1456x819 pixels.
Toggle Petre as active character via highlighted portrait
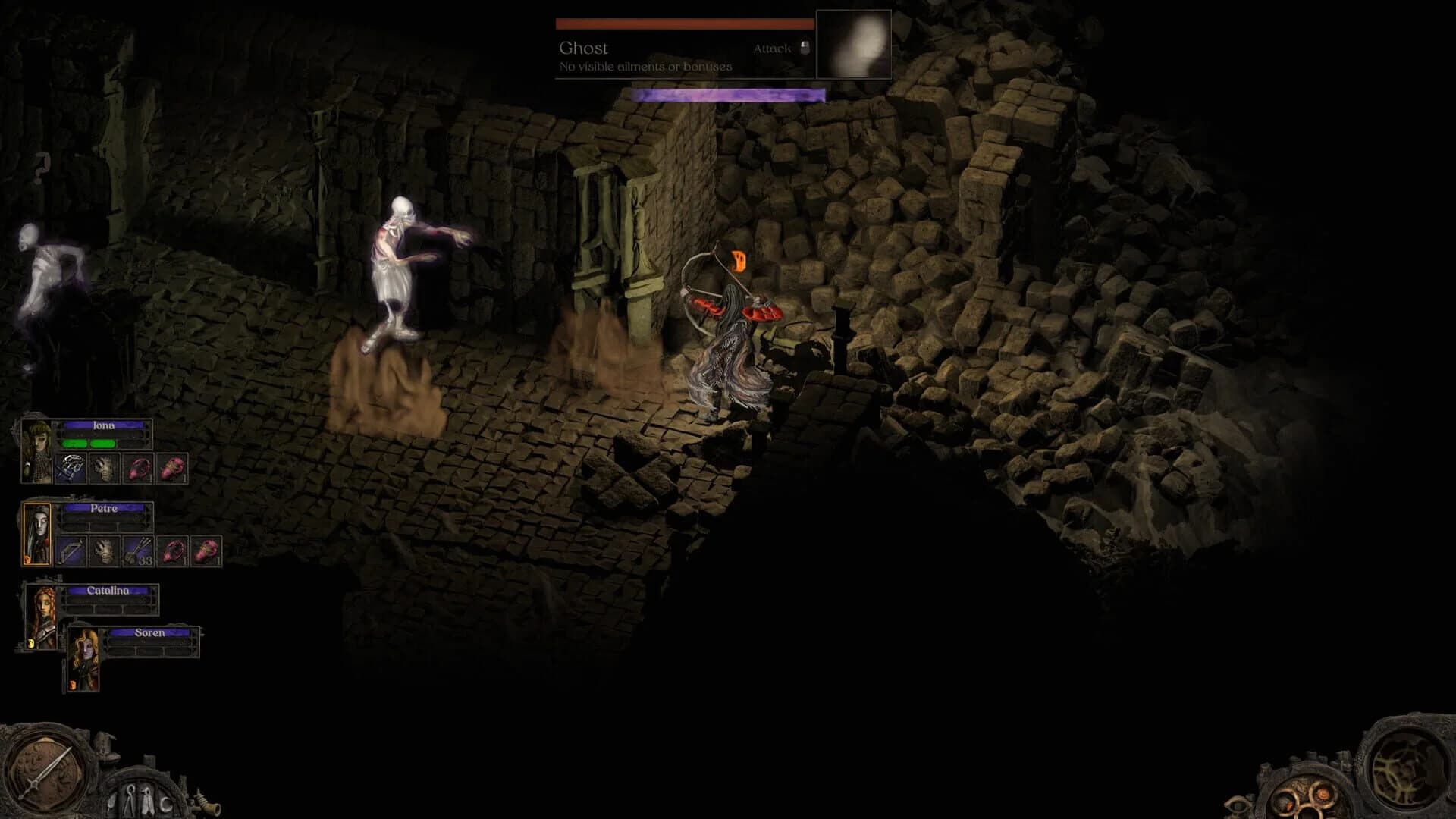click(x=35, y=533)
